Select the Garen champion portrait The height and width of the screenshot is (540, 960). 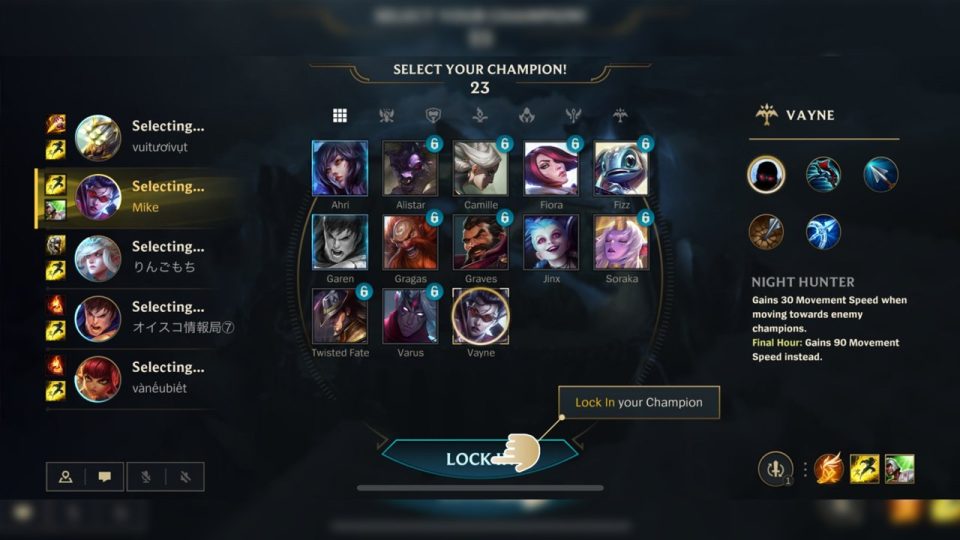pyautogui.click(x=340, y=242)
